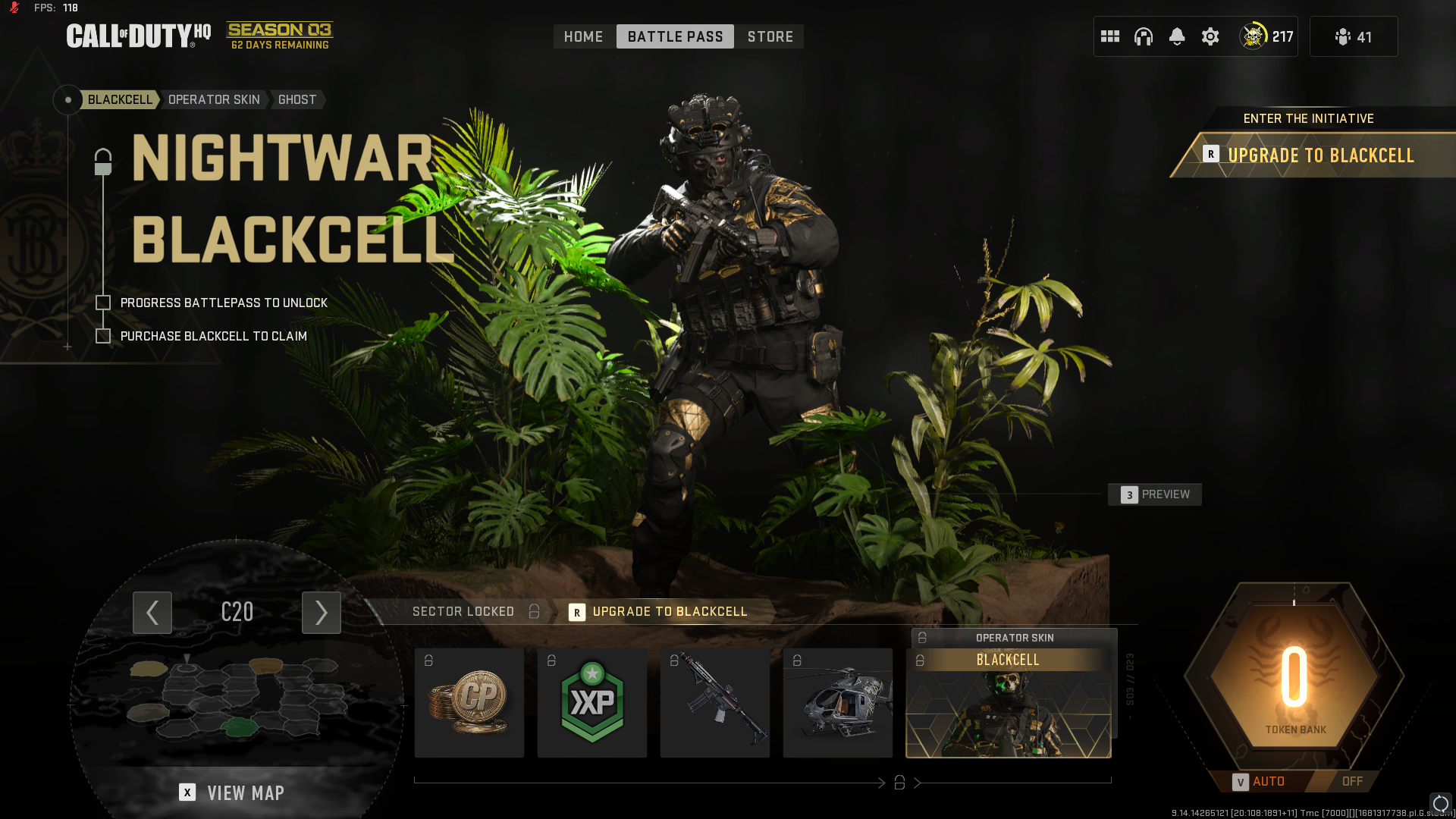Open the Battle Pass tab
Image resolution: width=1456 pixels, height=819 pixels.
[x=675, y=36]
